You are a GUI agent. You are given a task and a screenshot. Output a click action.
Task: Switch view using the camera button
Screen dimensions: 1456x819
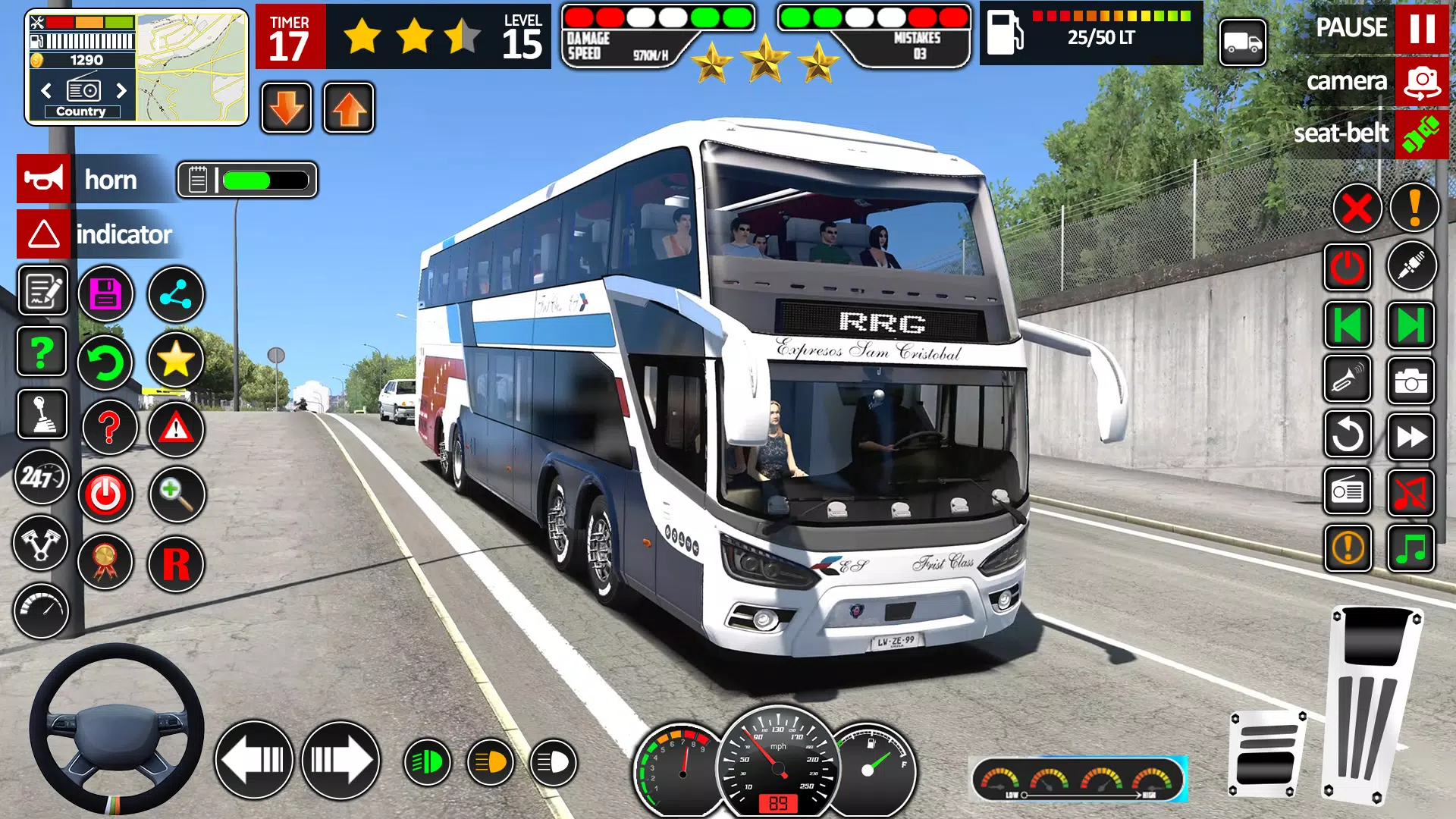1421,82
